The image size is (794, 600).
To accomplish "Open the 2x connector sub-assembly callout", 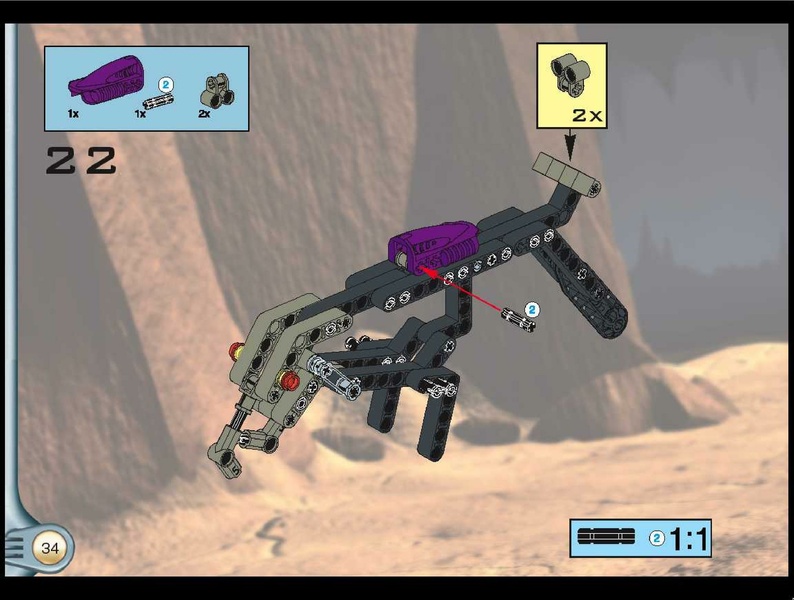I will click(571, 85).
